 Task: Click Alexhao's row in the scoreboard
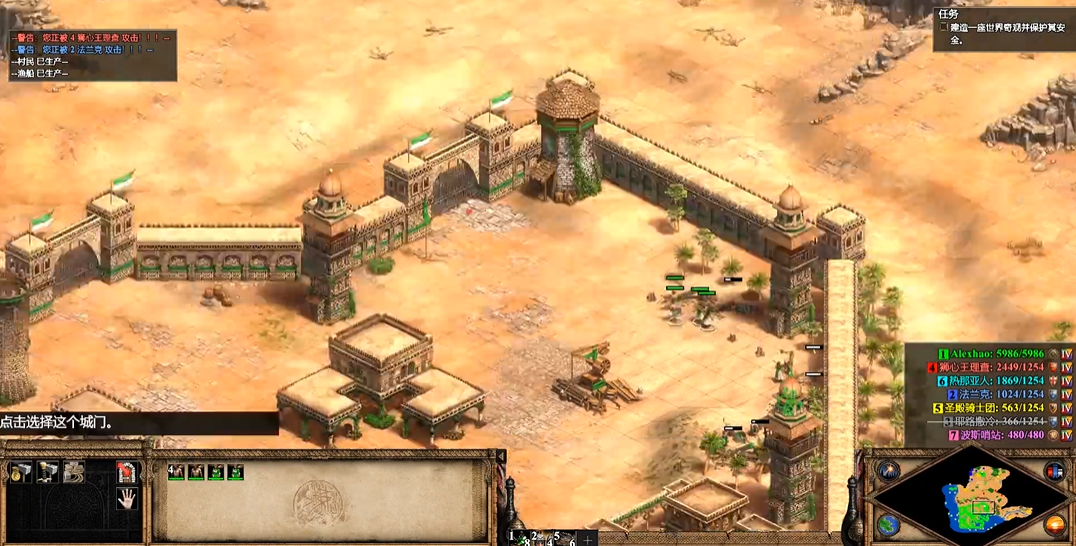(x=994, y=353)
